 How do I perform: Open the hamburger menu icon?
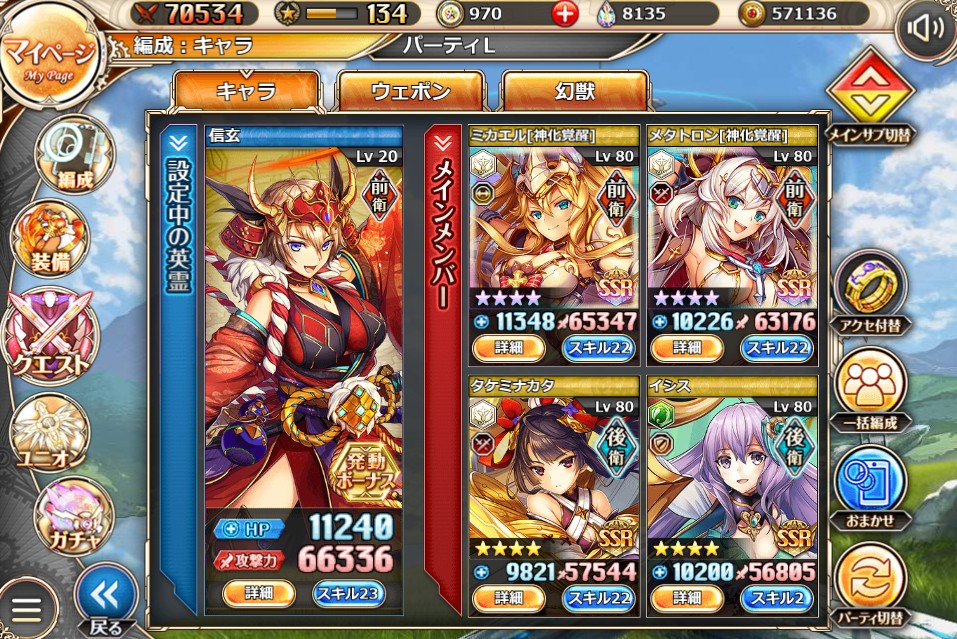pos(28,609)
